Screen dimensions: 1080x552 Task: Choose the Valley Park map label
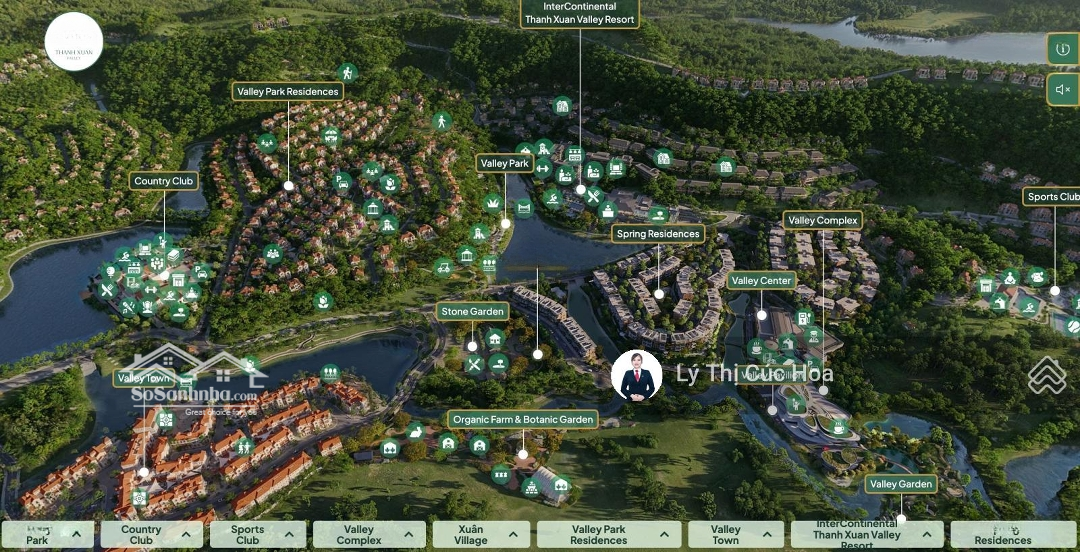505,164
